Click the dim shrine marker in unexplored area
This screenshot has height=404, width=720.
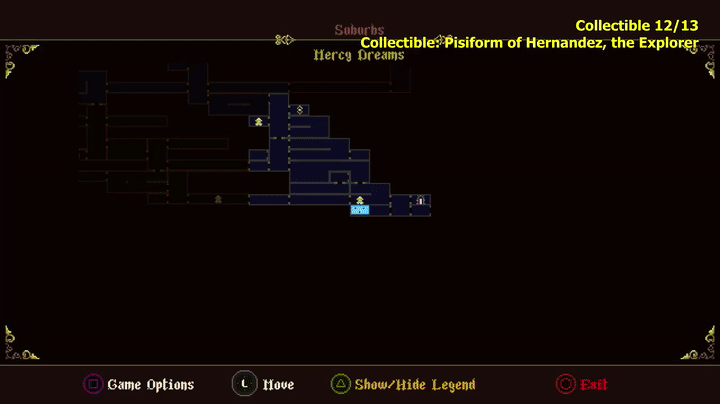[x=218, y=199]
